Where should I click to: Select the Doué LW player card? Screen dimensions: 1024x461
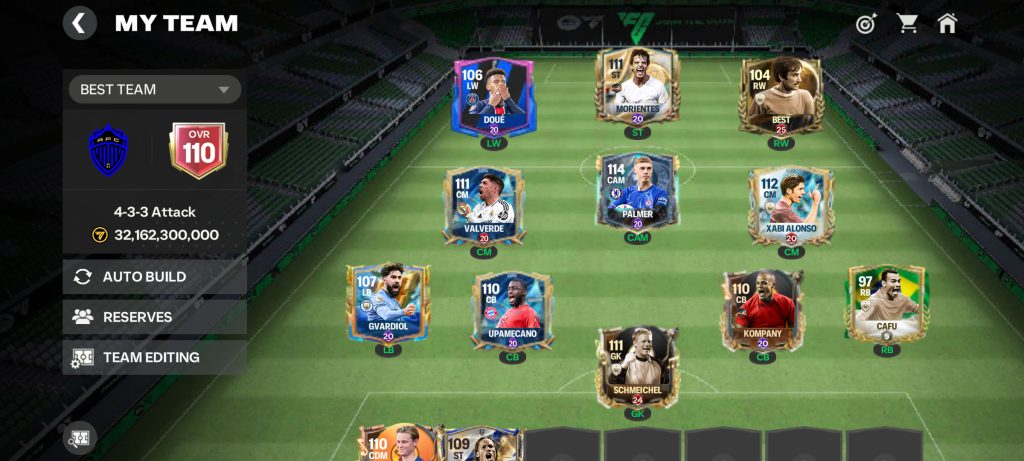494,97
